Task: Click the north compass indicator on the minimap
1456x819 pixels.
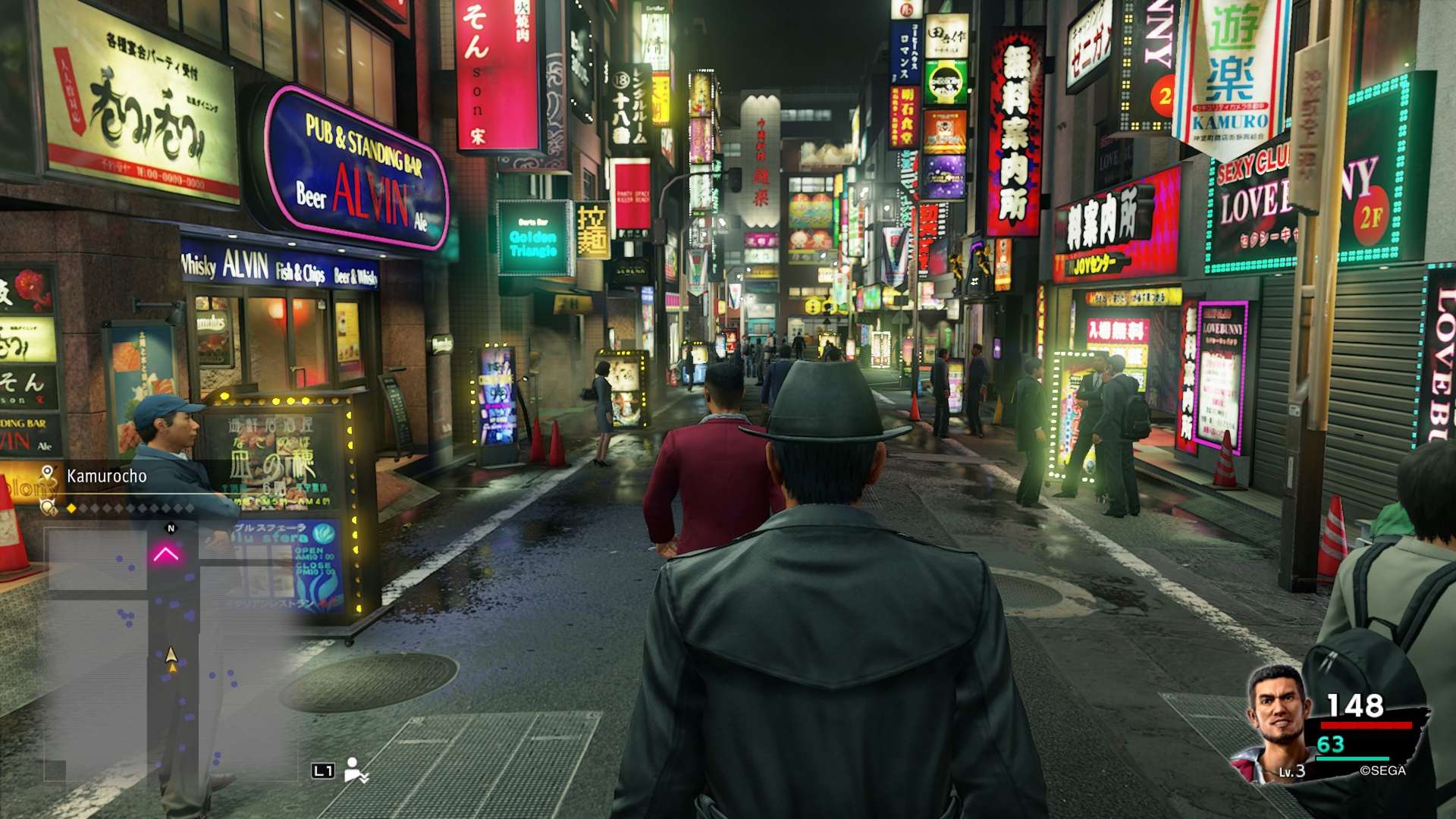Action: [x=171, y=528]
